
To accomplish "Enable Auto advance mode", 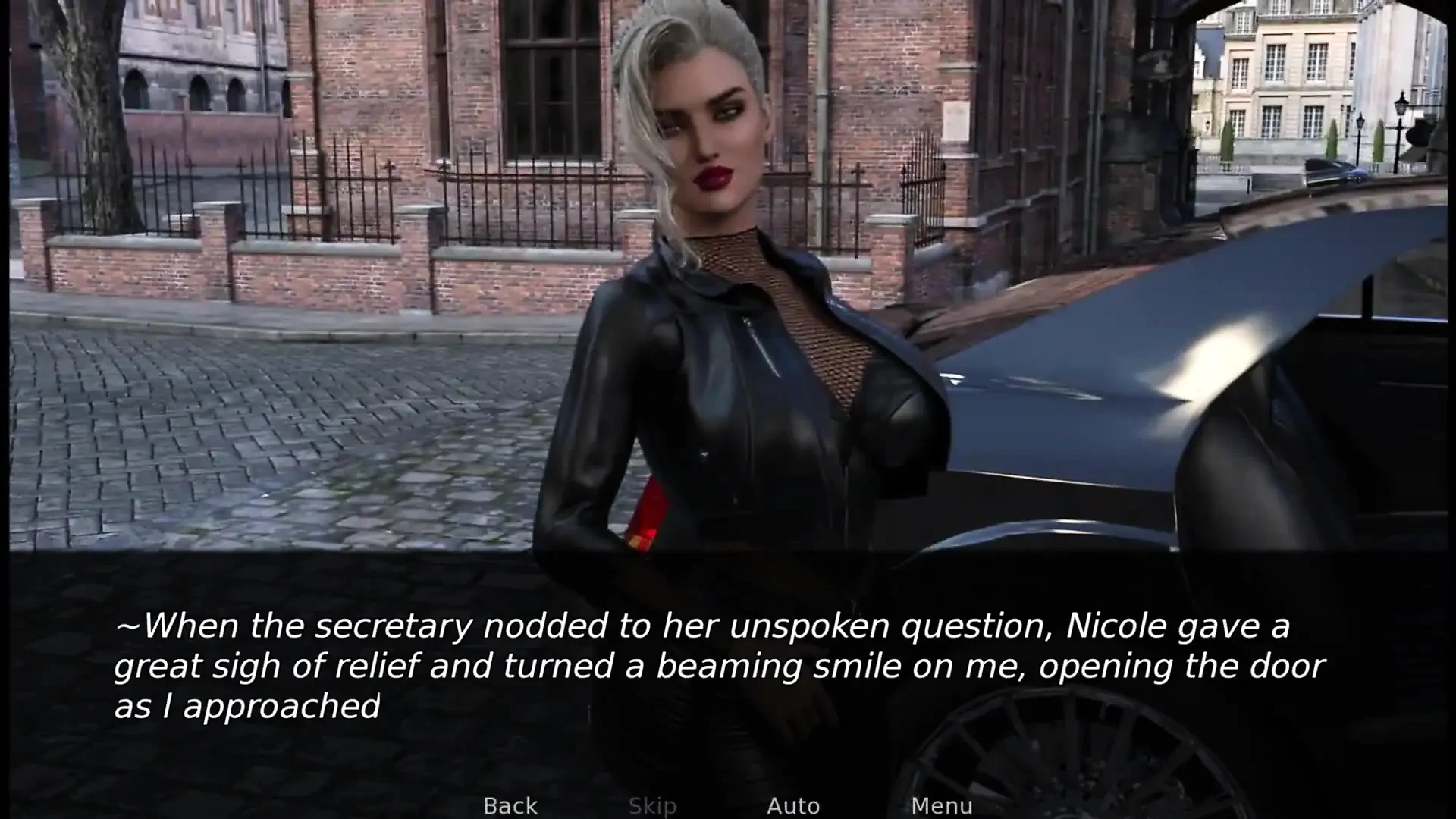I will pos(793,805).
